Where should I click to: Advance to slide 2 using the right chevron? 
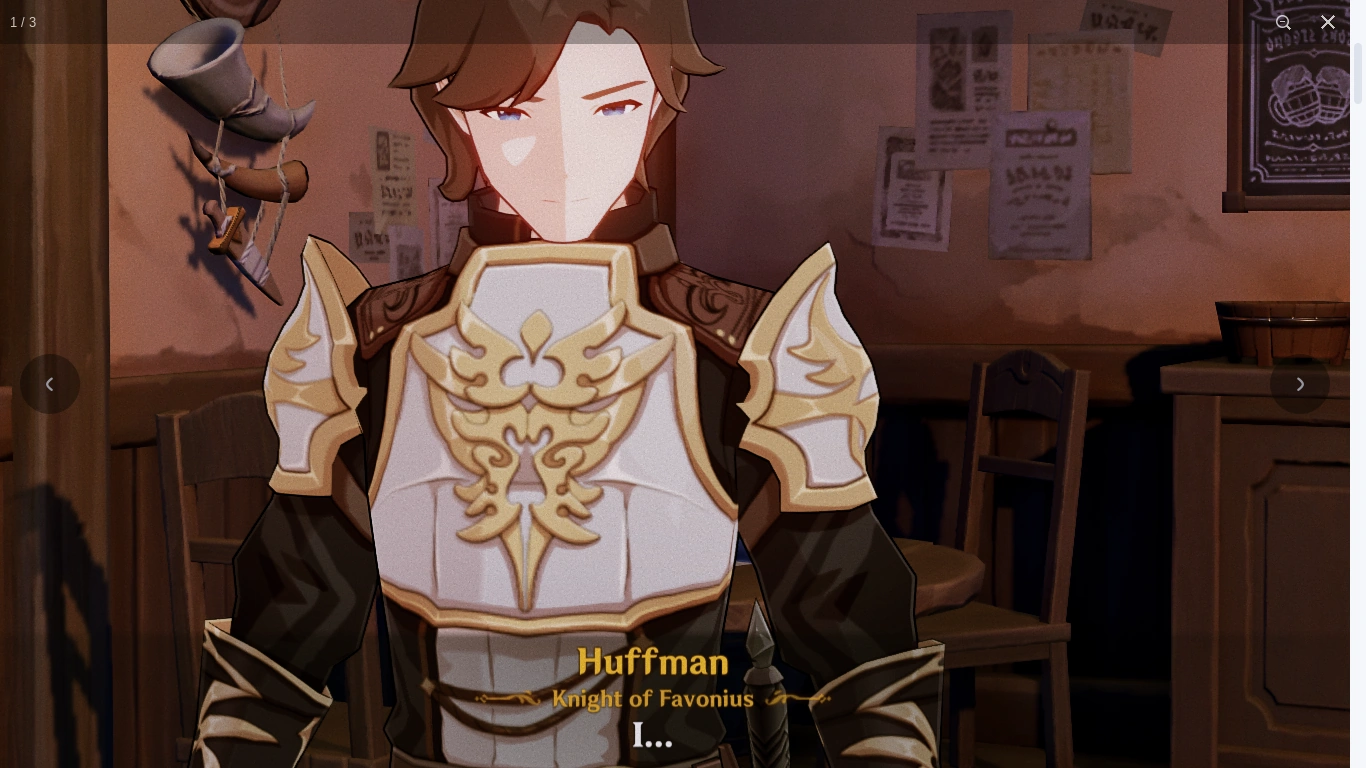pyautogui.click(x=1300, y=384)
